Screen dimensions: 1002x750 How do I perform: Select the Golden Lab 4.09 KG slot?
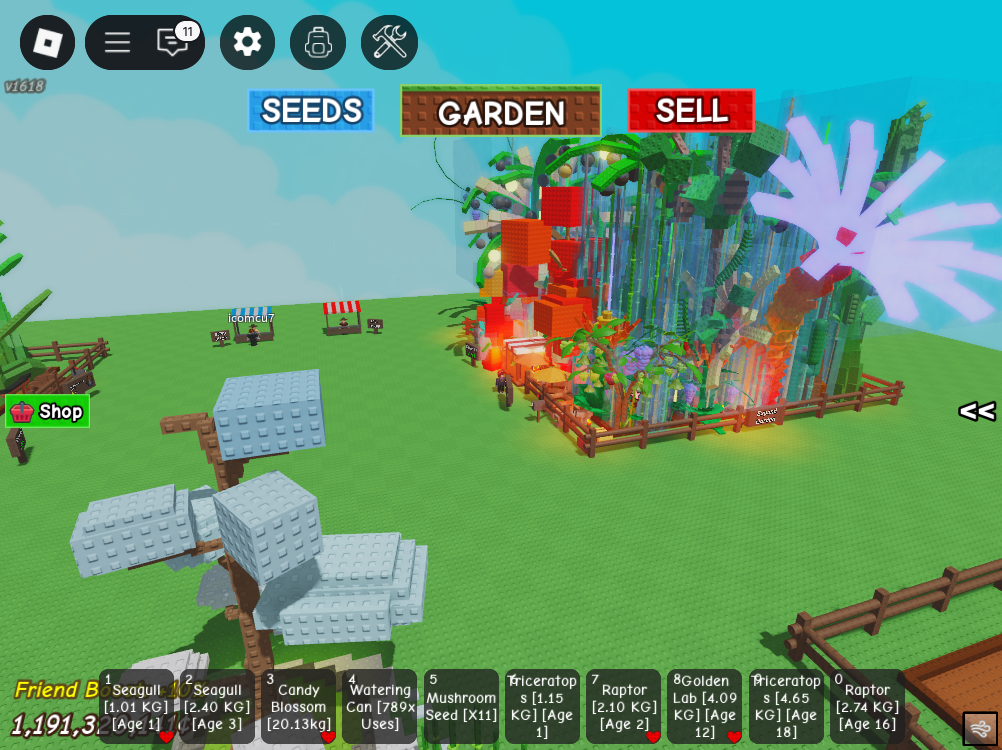(x=705, y=706)
